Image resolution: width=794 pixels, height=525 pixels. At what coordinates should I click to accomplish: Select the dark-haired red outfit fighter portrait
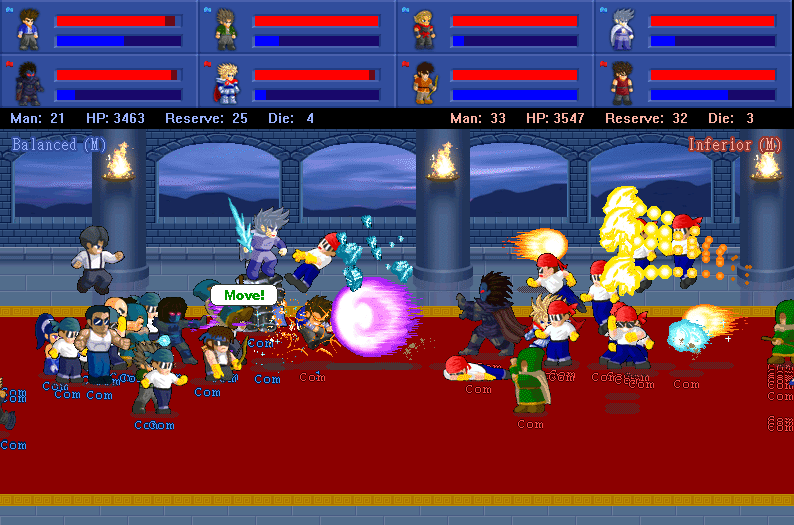pyautogui.click(x=622, y=81)
